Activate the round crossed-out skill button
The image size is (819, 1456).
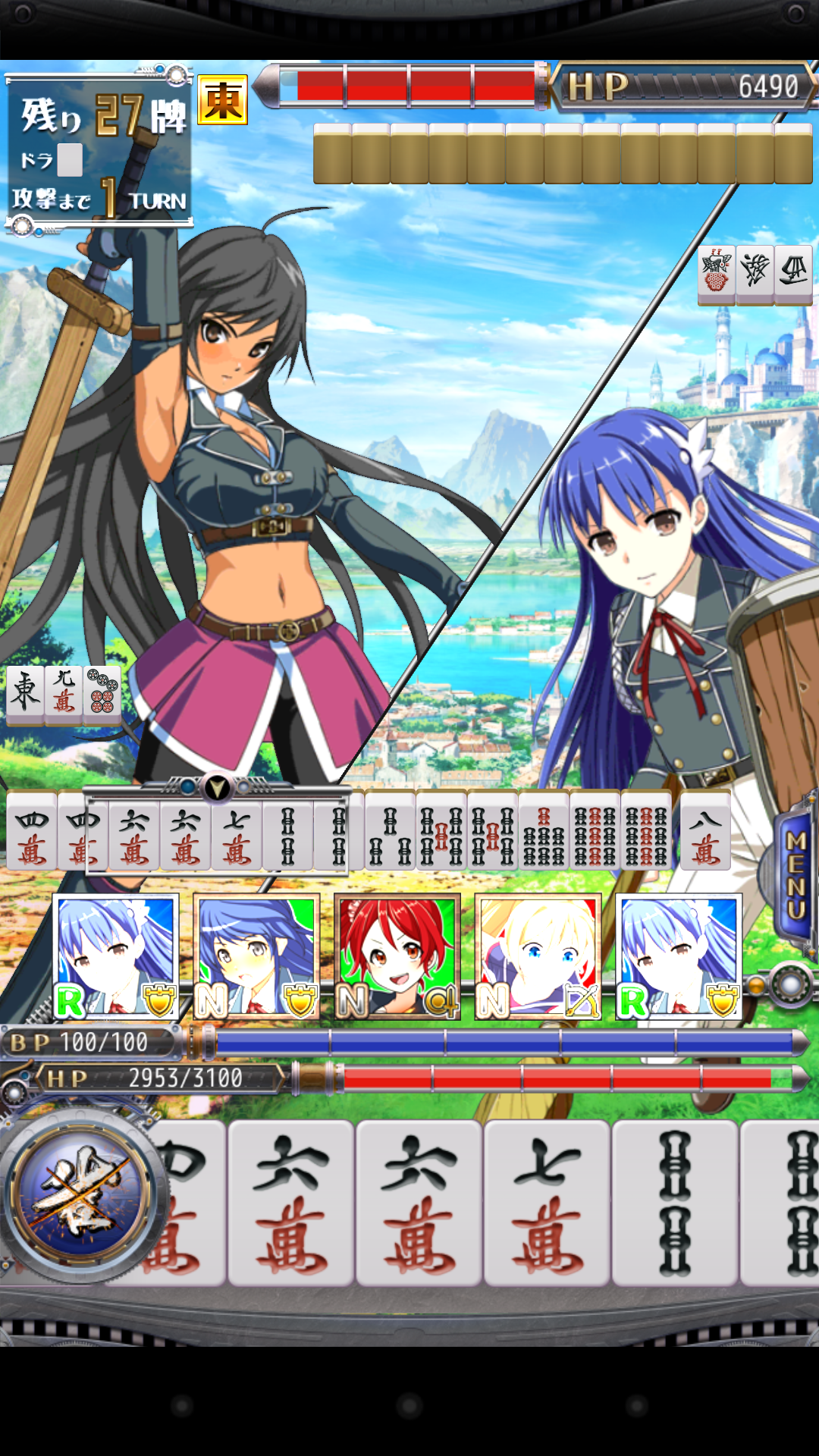click(x=80, y=1193)
